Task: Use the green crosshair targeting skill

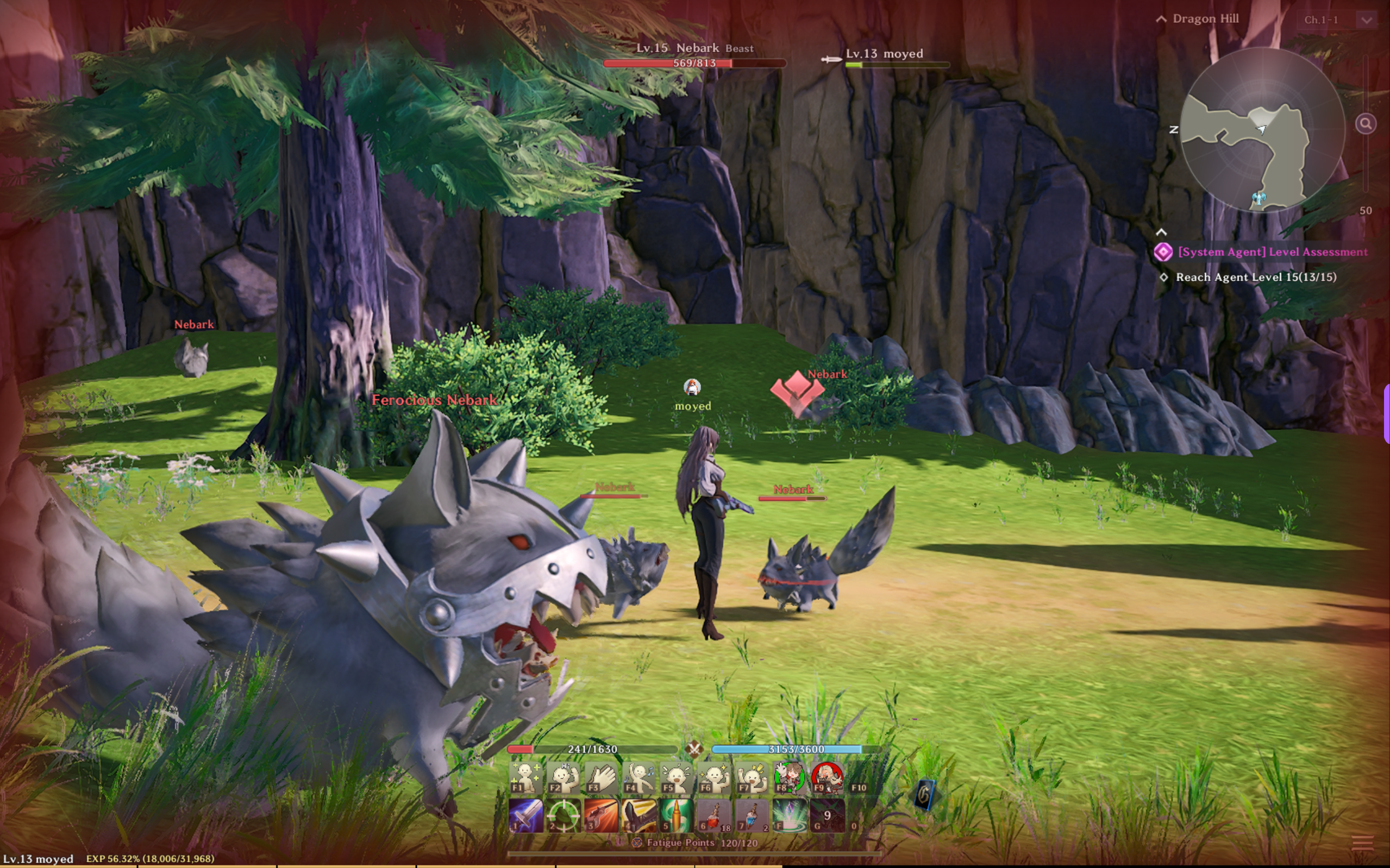Action: tap(563, 815)
